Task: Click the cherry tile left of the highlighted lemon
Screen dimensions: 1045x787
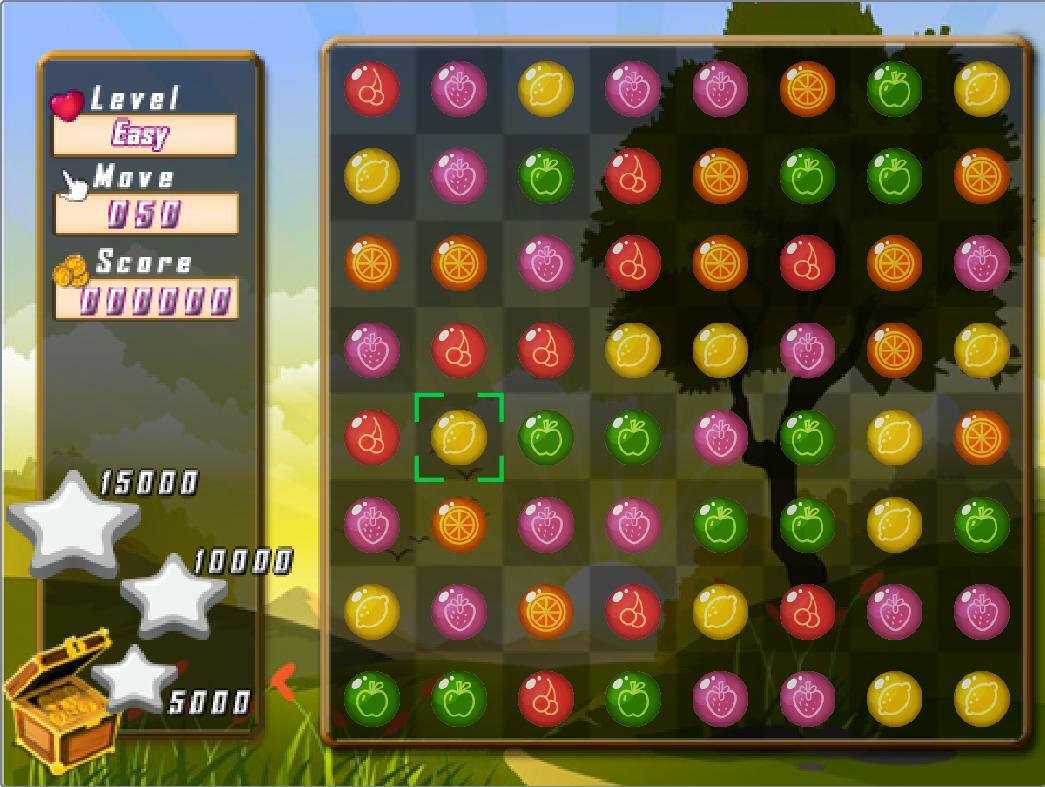Action: [372, 437]
